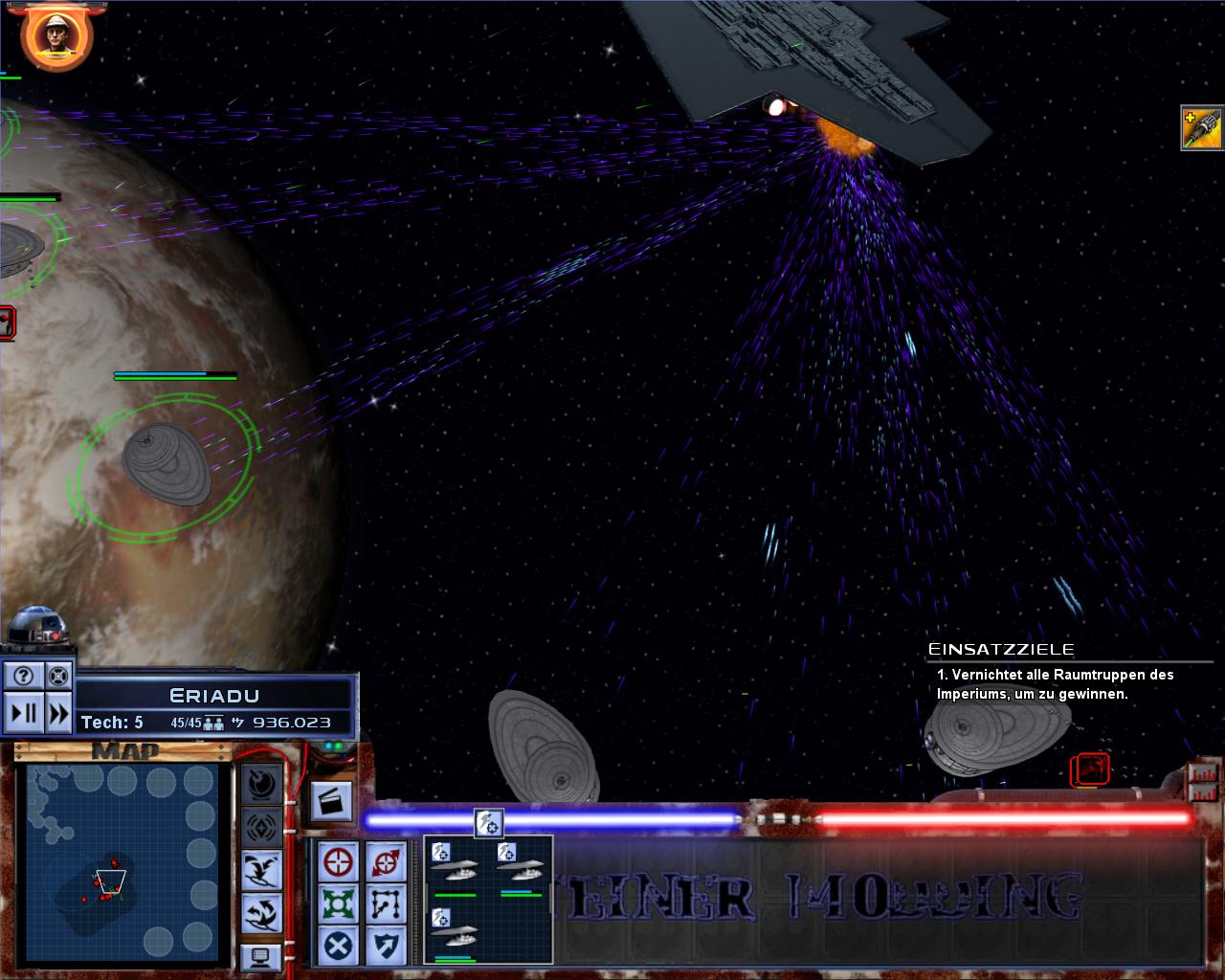Activate the blue shield guard command
The height and width of the screenshot is (980, 1225).
click(x=385, y=947)
